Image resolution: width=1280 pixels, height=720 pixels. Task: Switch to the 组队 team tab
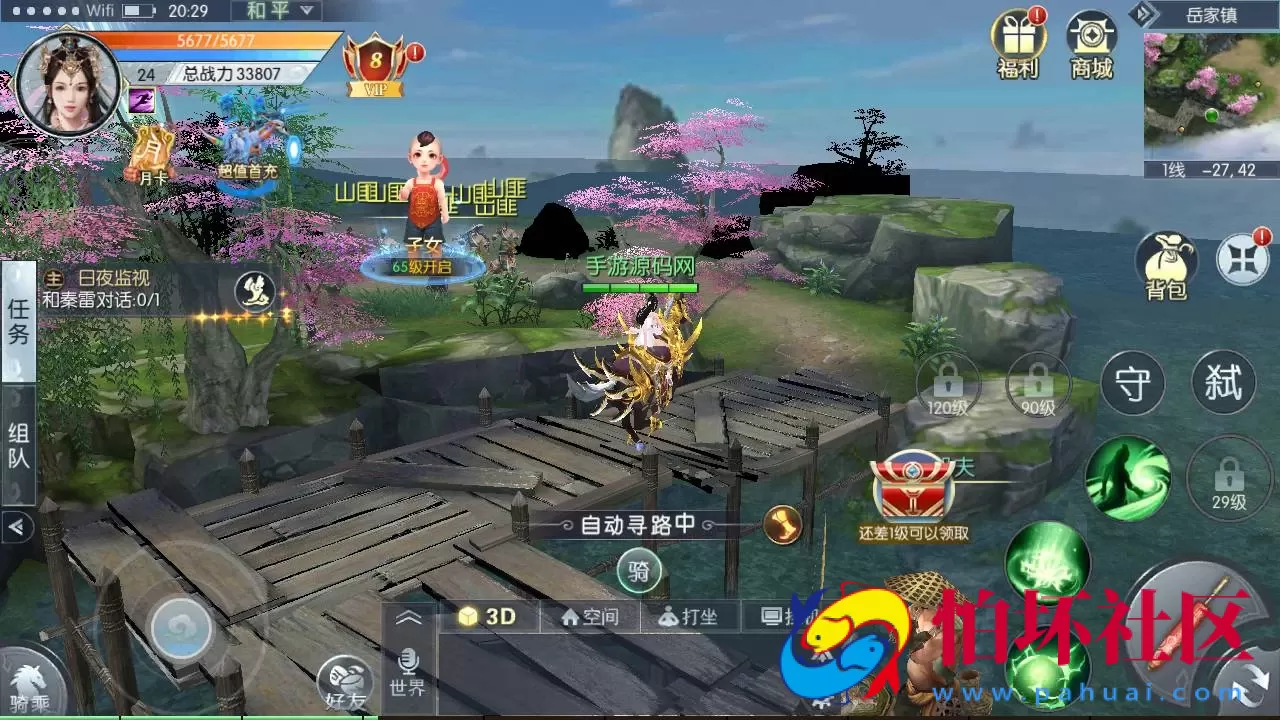tap(18, 446)
